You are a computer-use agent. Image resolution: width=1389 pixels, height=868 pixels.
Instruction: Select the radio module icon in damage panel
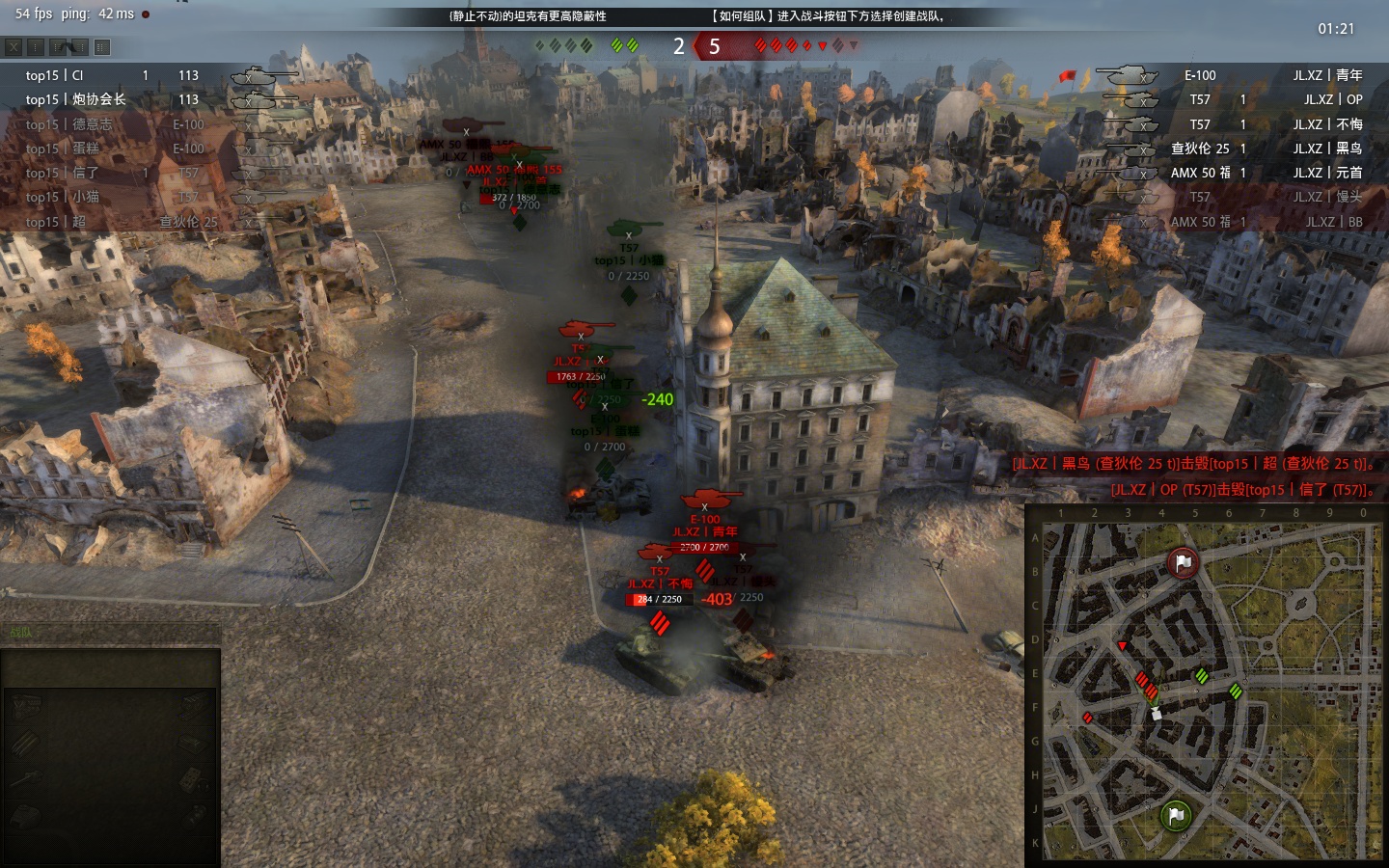pyautogui.click(x=193, y=779)
